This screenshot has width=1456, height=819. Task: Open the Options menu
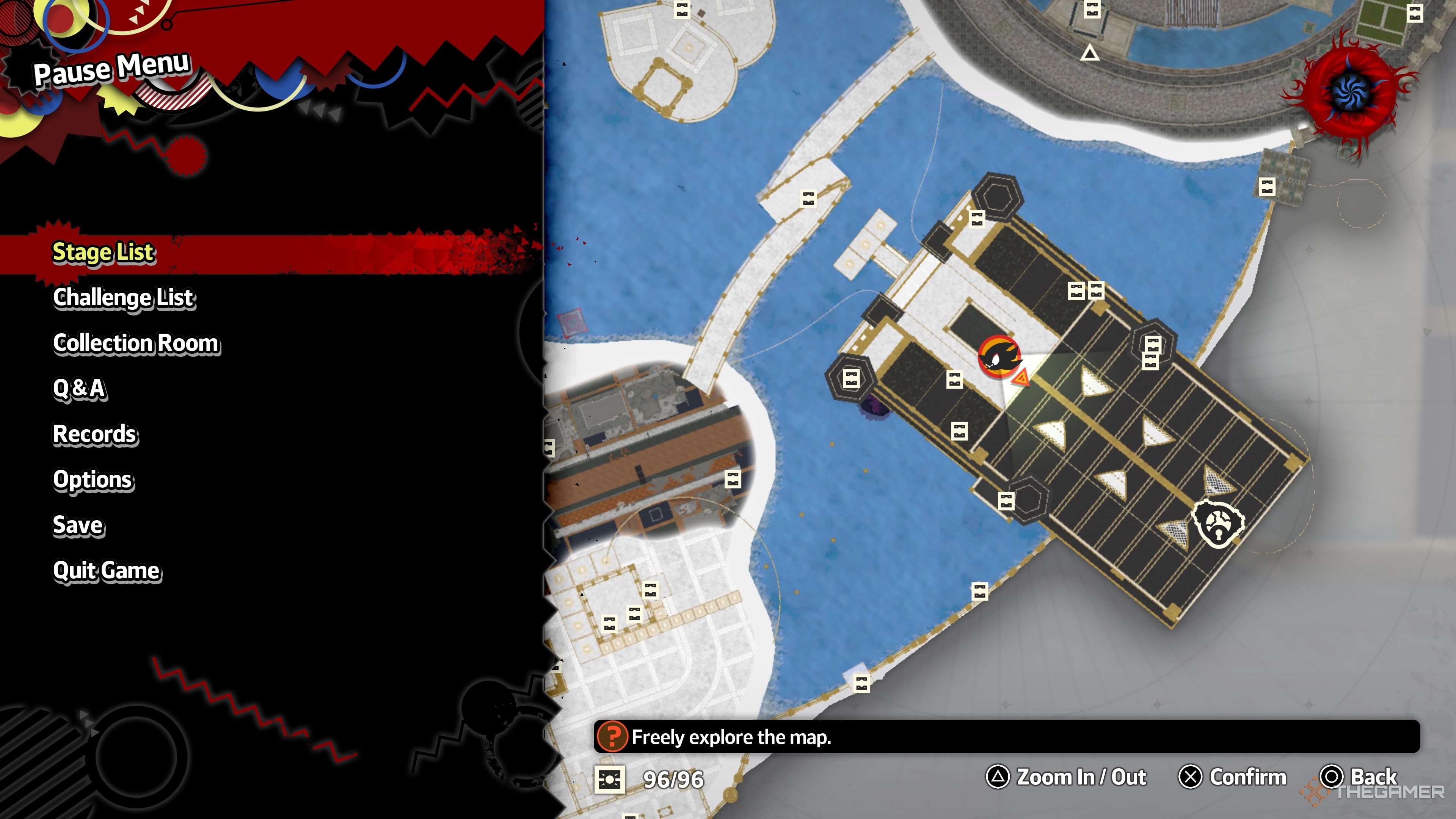click(x=93, y=480)
